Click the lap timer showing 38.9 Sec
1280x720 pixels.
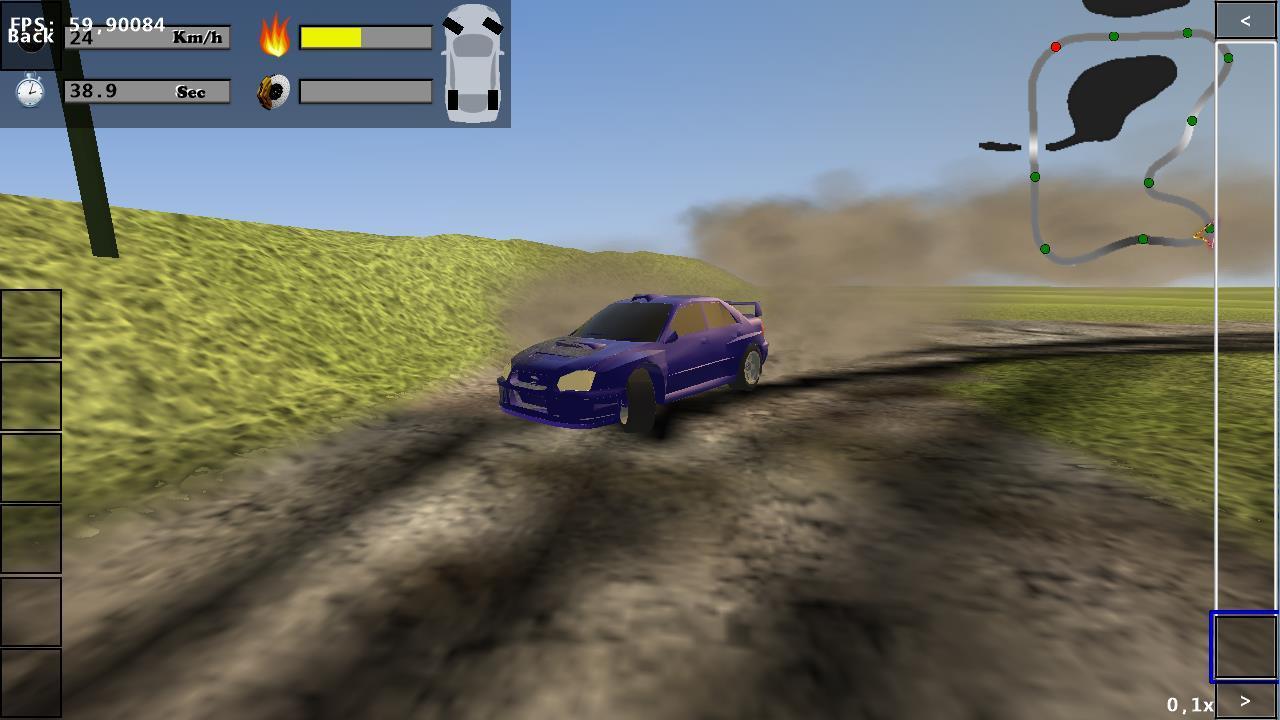147,91
